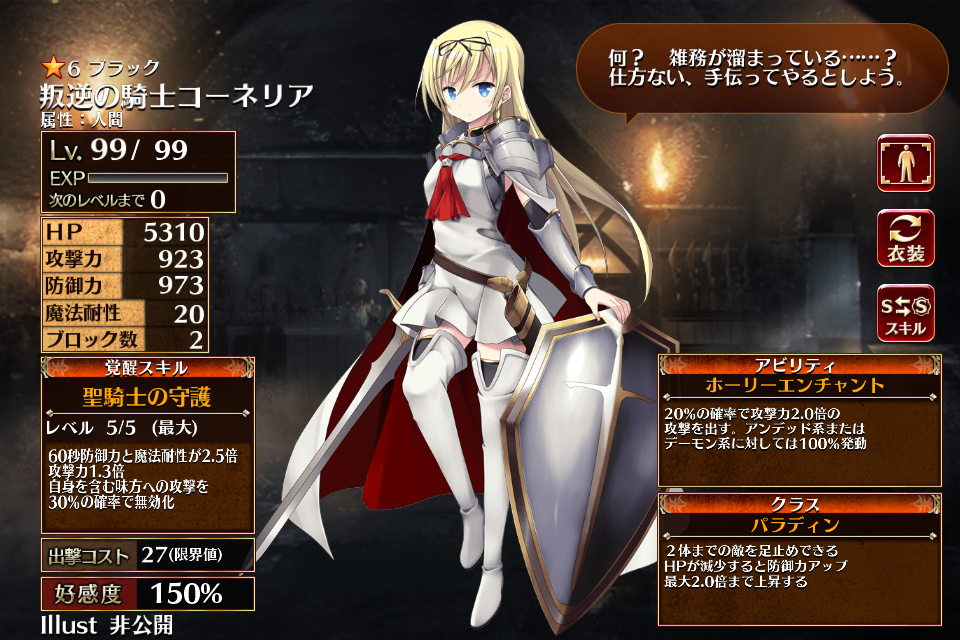This screenshot has width=960, height=640.
Task: Open the character silhouette view button
Action: pyautogui.click(x=906, y=162)
